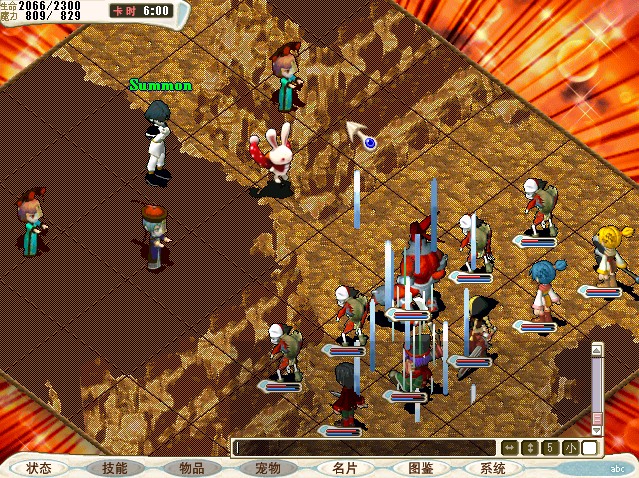639x478 pixels.
Task: Open the 系统 (System) menu
Action: tap(493, 468)
